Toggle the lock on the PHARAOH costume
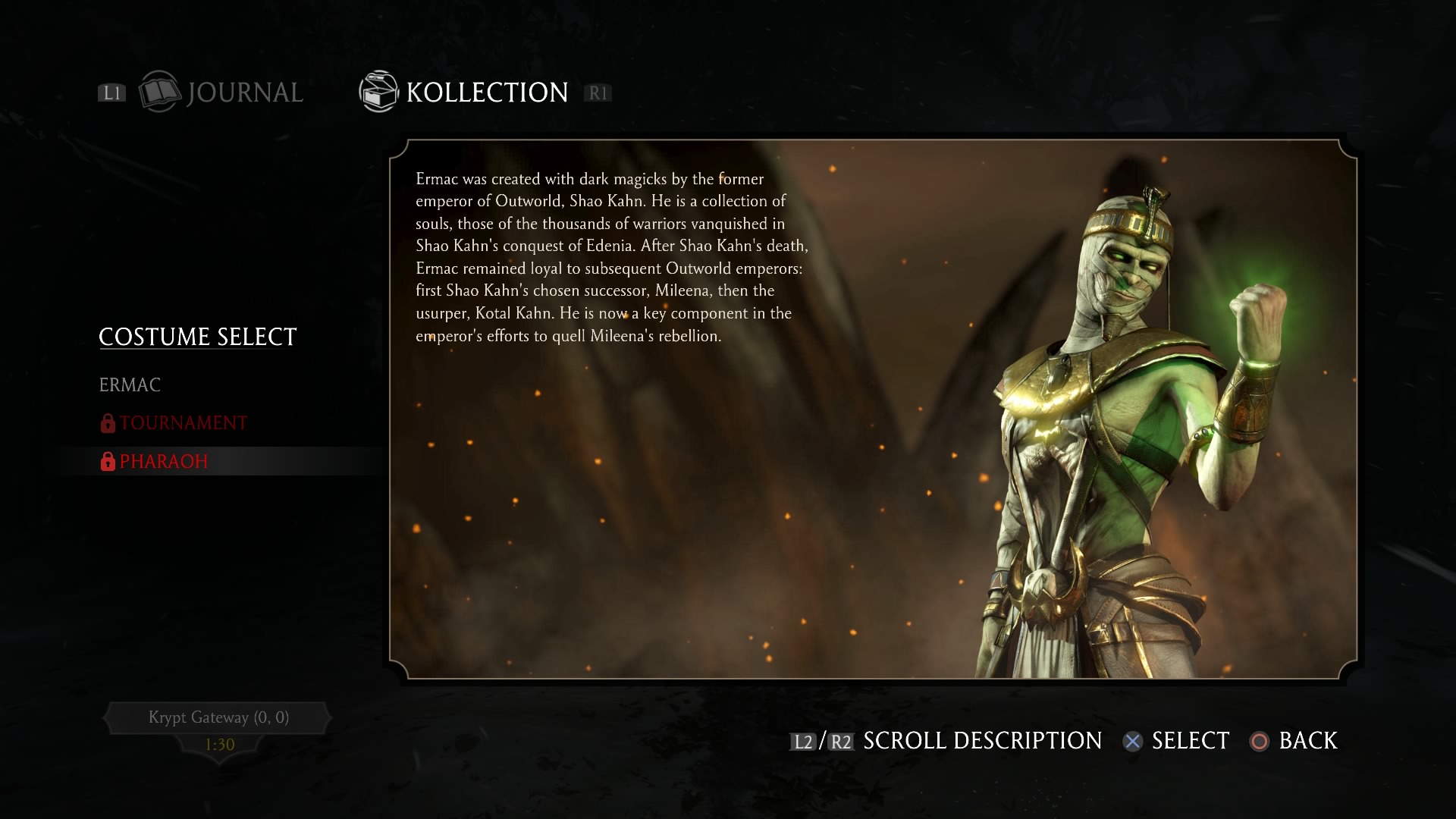Image resolution: width=1456 pixels, height=819 pixels. pyautogui.click(x=107, y=460)
